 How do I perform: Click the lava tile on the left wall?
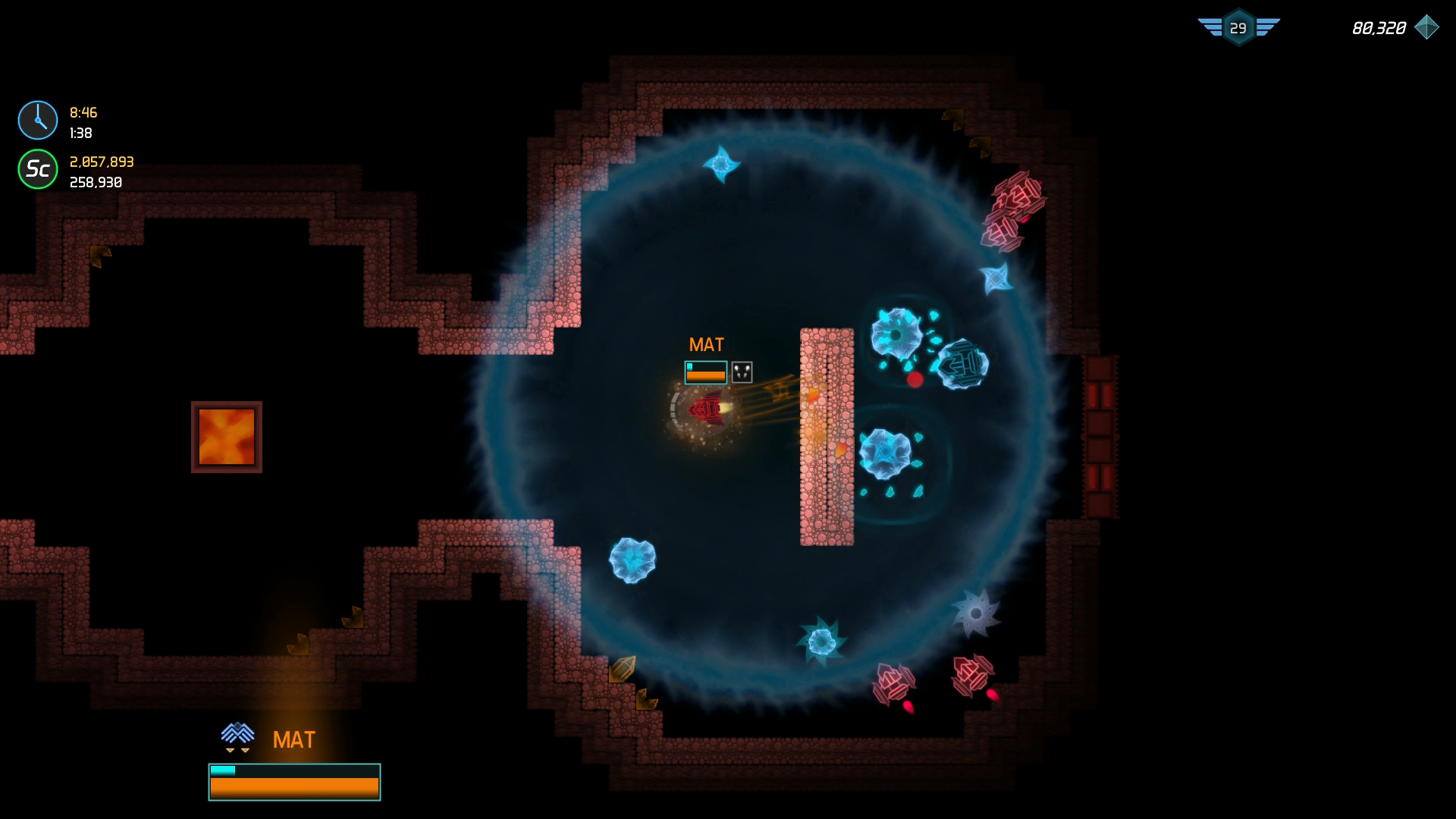225,435
